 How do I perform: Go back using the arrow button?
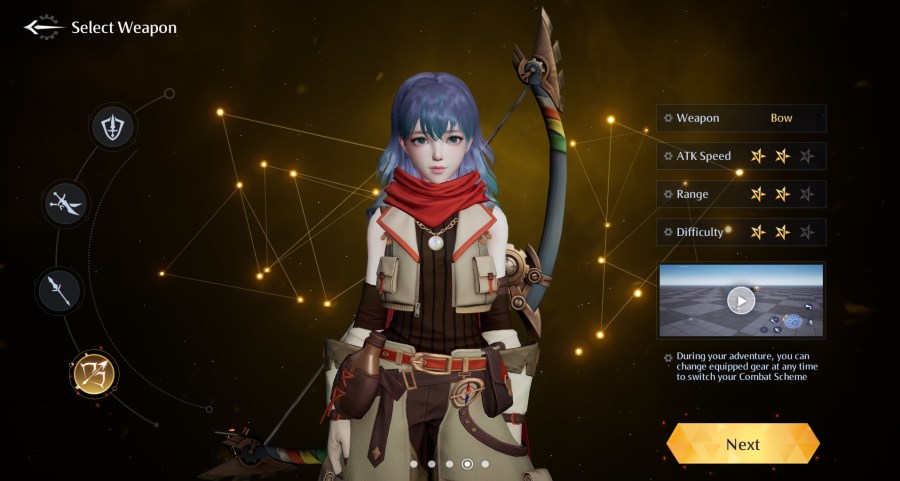pos(44,28)
